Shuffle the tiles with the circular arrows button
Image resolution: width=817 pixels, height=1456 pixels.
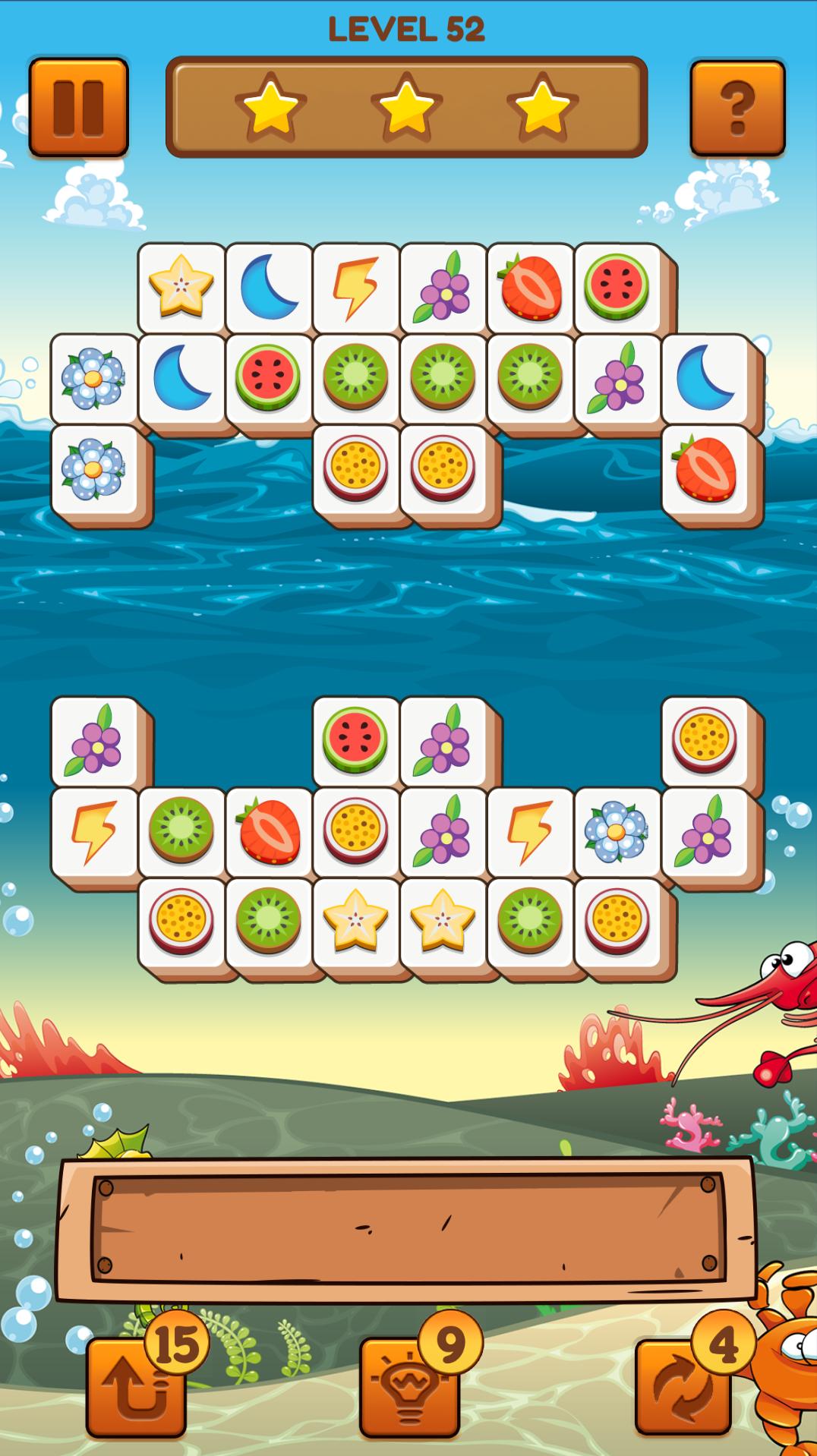(x=683, y=1385)
